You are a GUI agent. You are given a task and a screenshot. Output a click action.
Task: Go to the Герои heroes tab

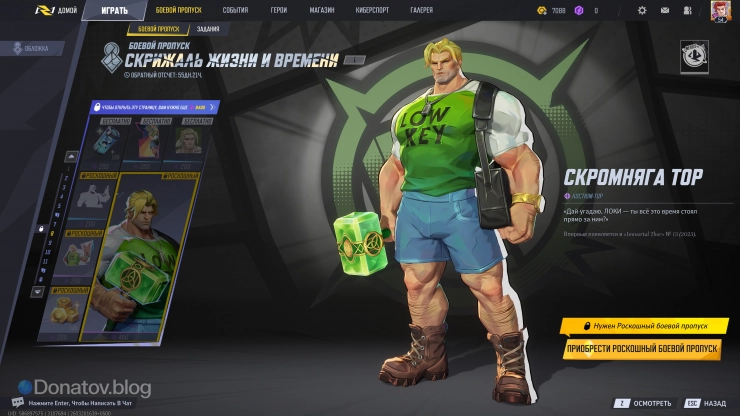278,11
